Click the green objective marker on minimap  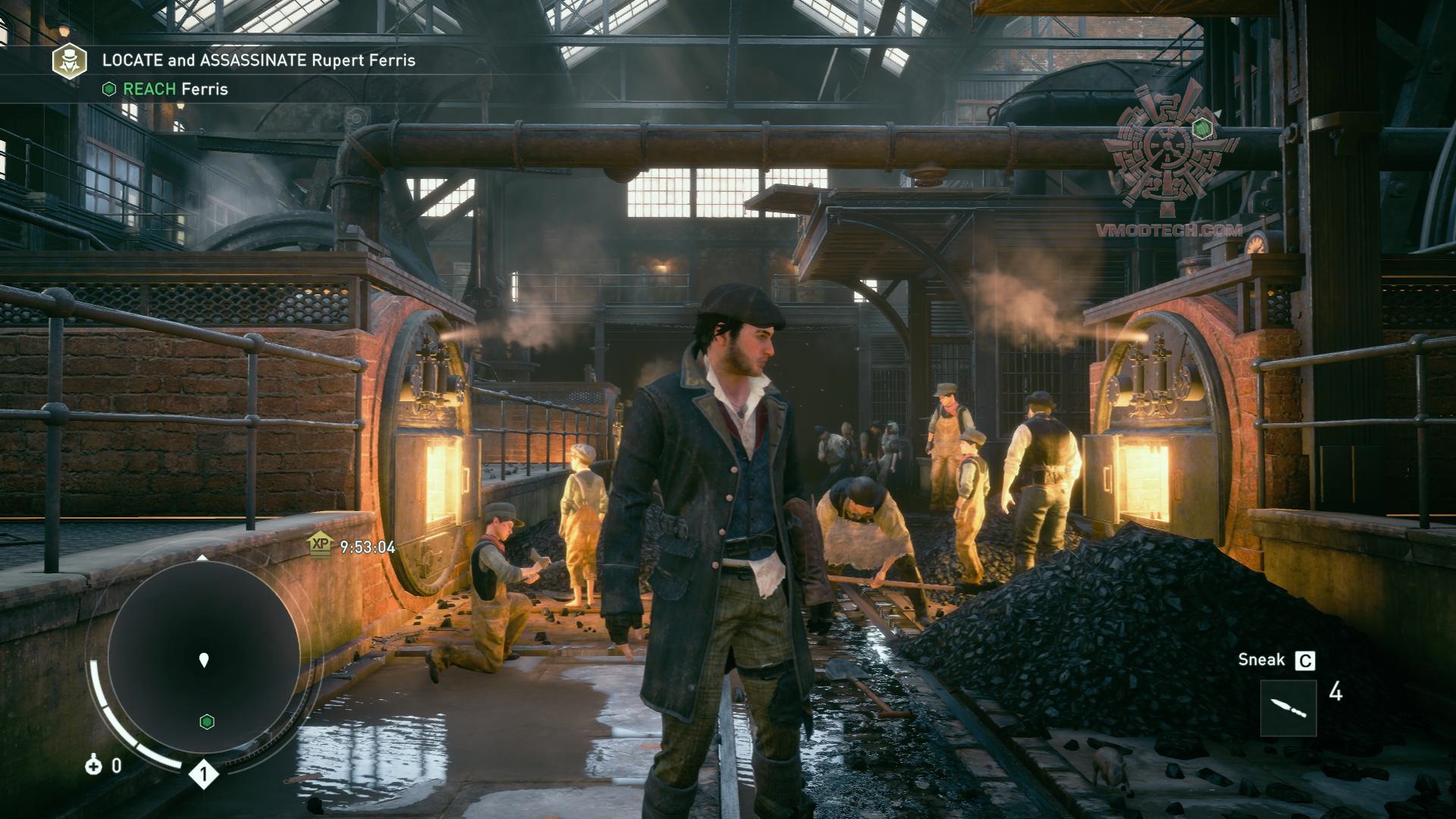click(206, 721)
